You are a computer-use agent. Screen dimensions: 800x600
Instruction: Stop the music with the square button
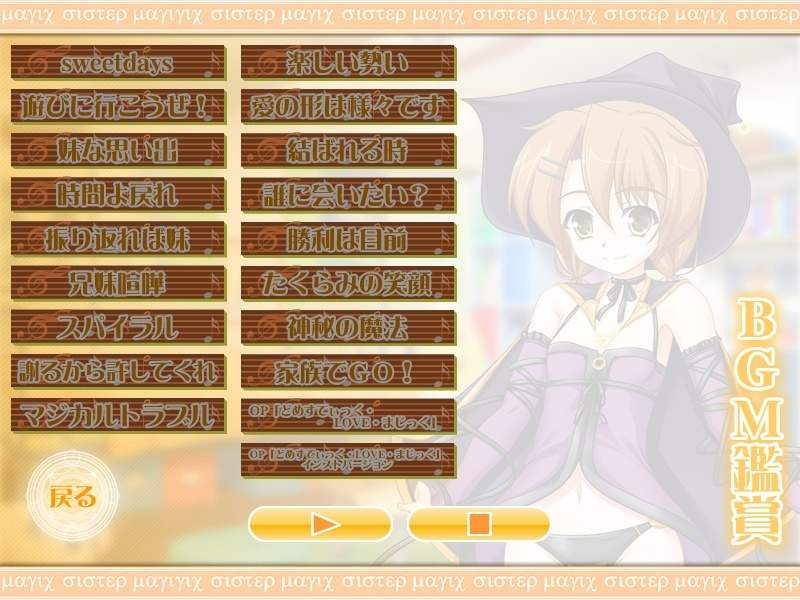tap(479, 523)
